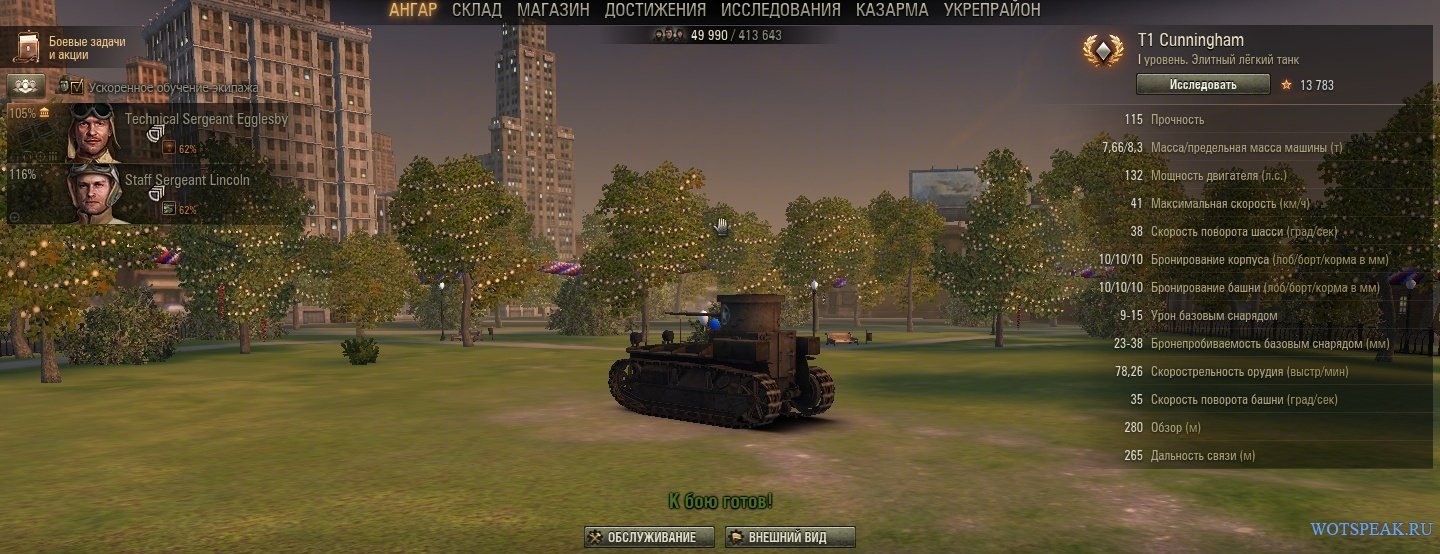Switch to the Склад tab
The image size is (1440, 554).
point(477,10)
